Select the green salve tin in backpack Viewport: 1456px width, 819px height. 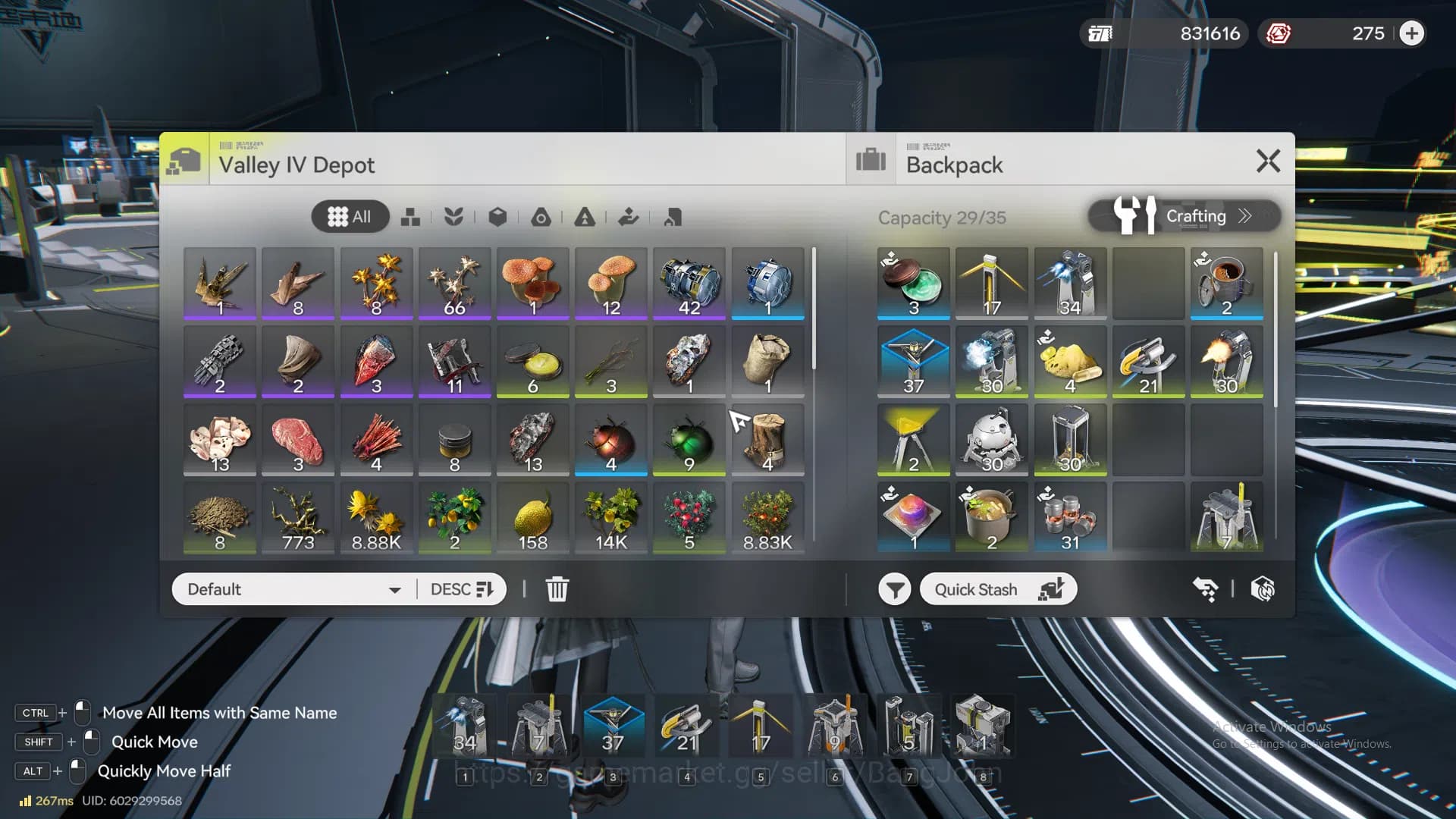[913, 284]
